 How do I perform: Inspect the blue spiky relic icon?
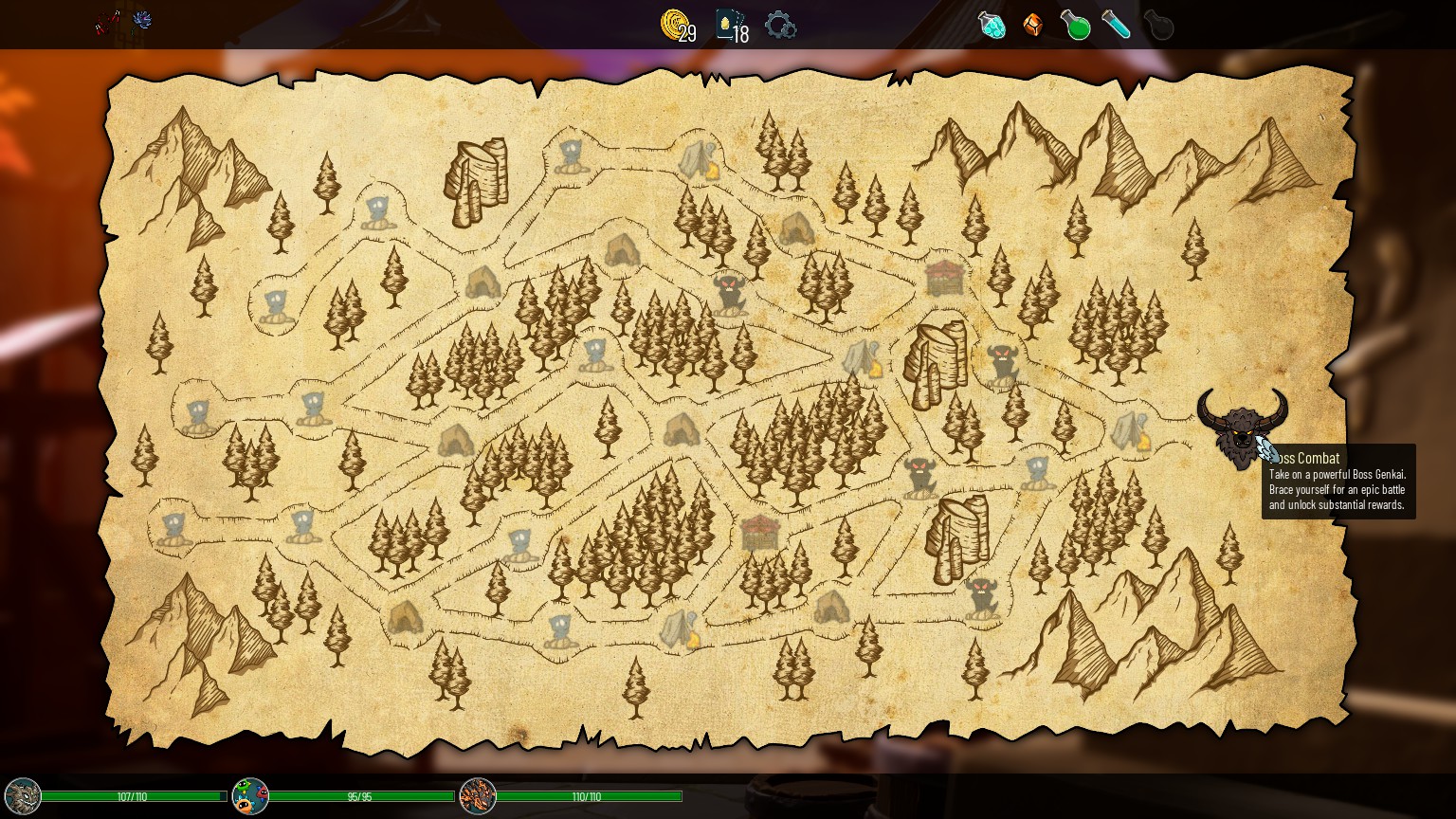(142, 20)
